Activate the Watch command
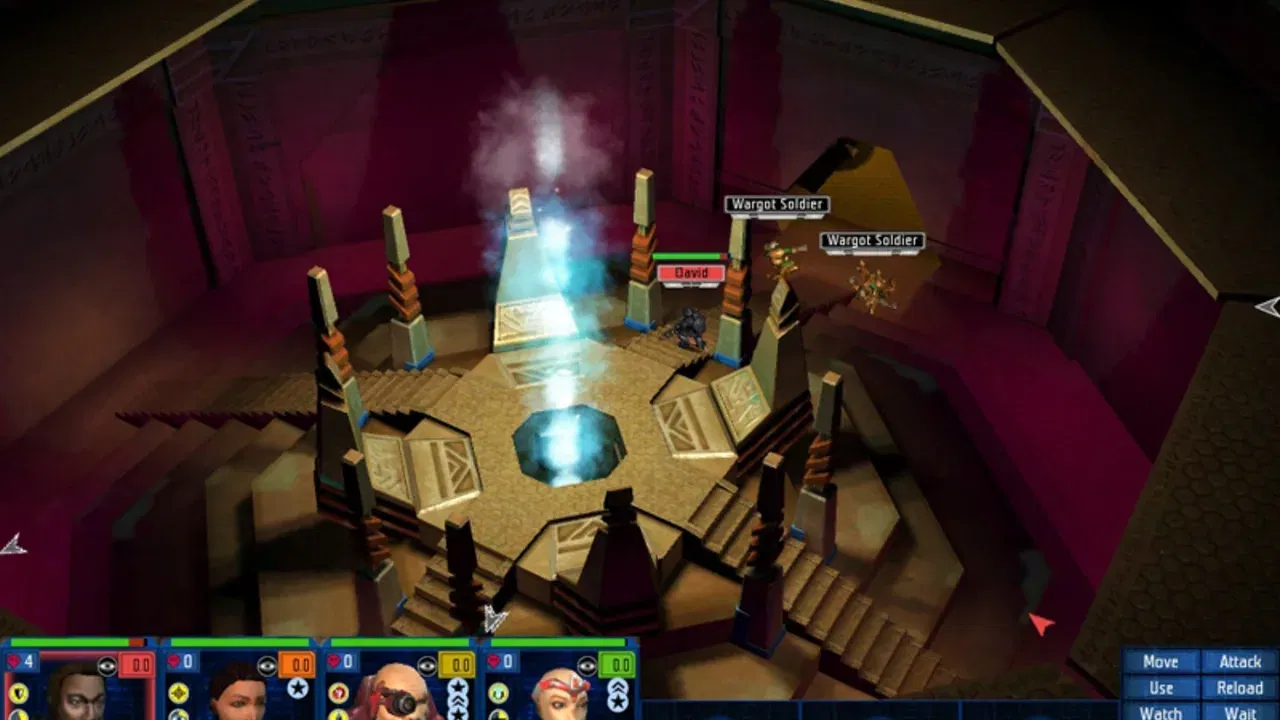The image size is (1280, 720). coord(1160,712)
